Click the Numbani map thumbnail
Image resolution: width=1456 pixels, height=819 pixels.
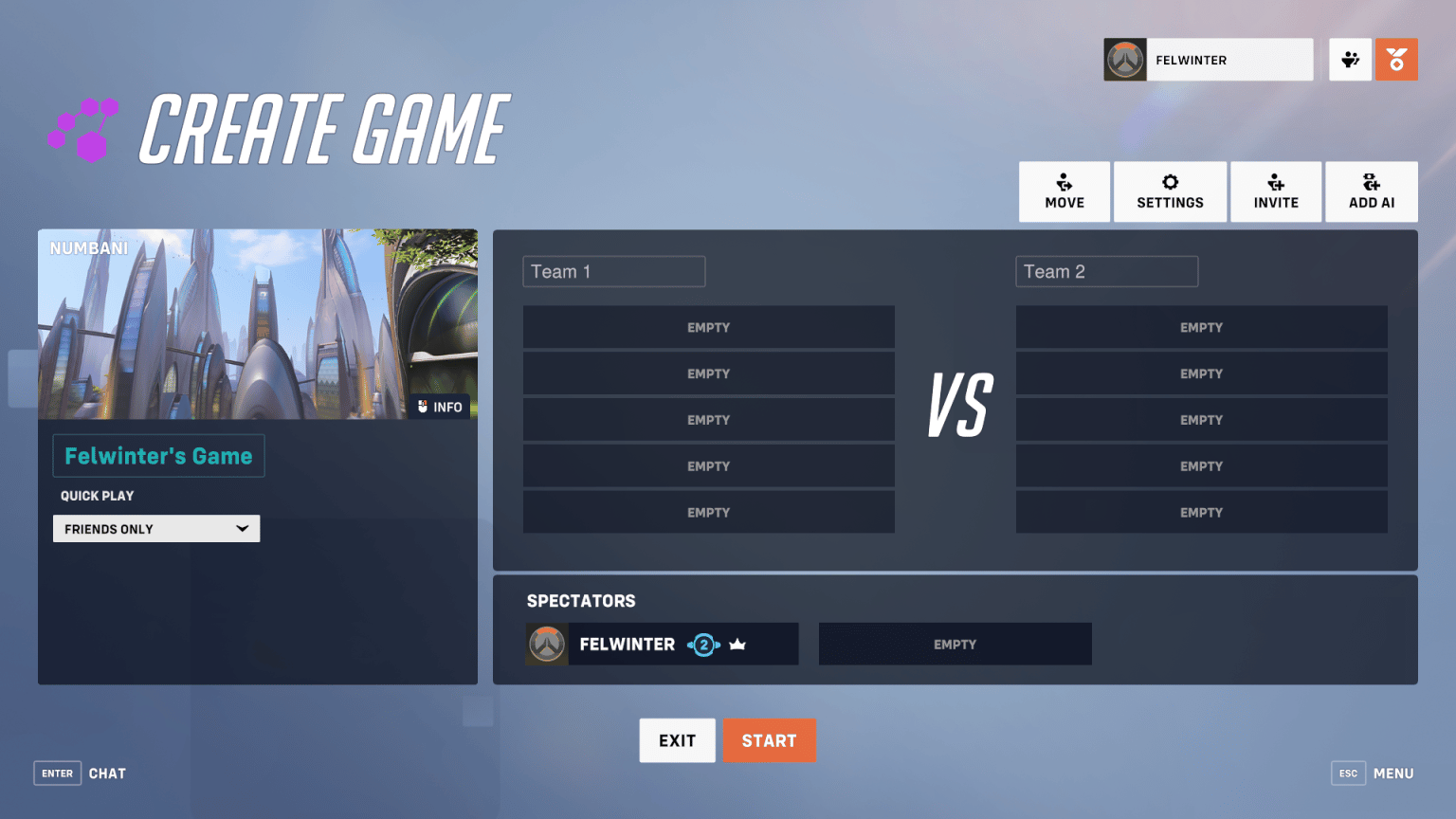coord(258,323)
